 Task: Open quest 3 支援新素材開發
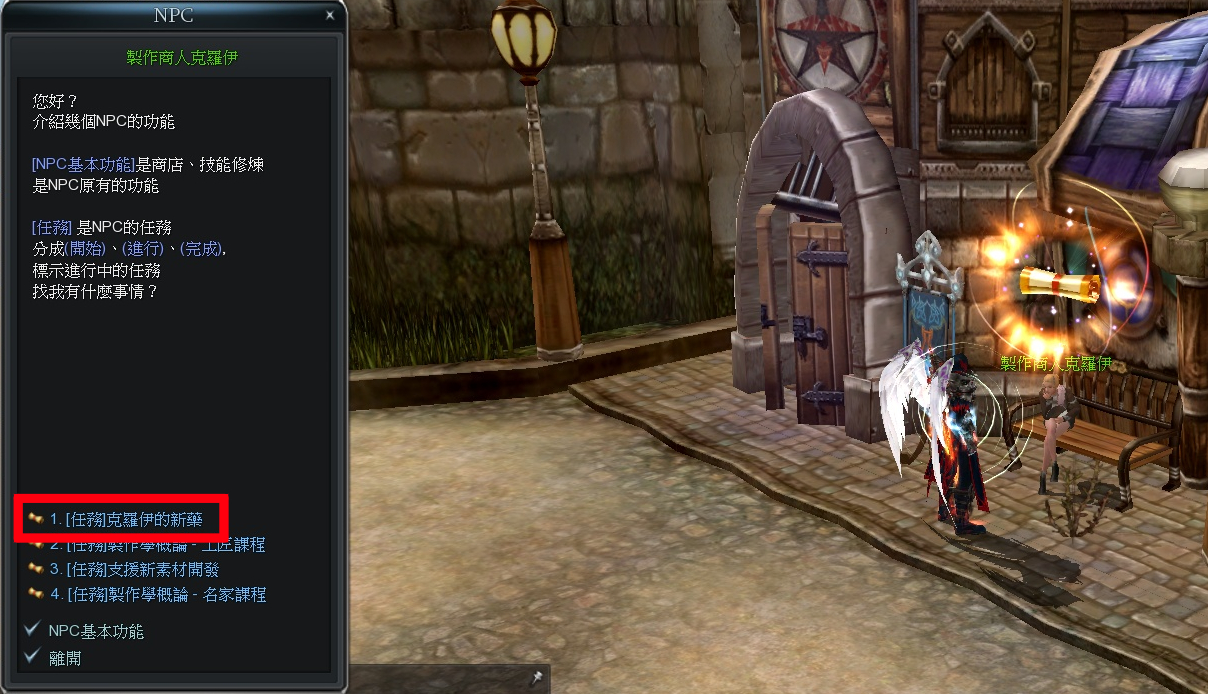[x=134, y=569]
